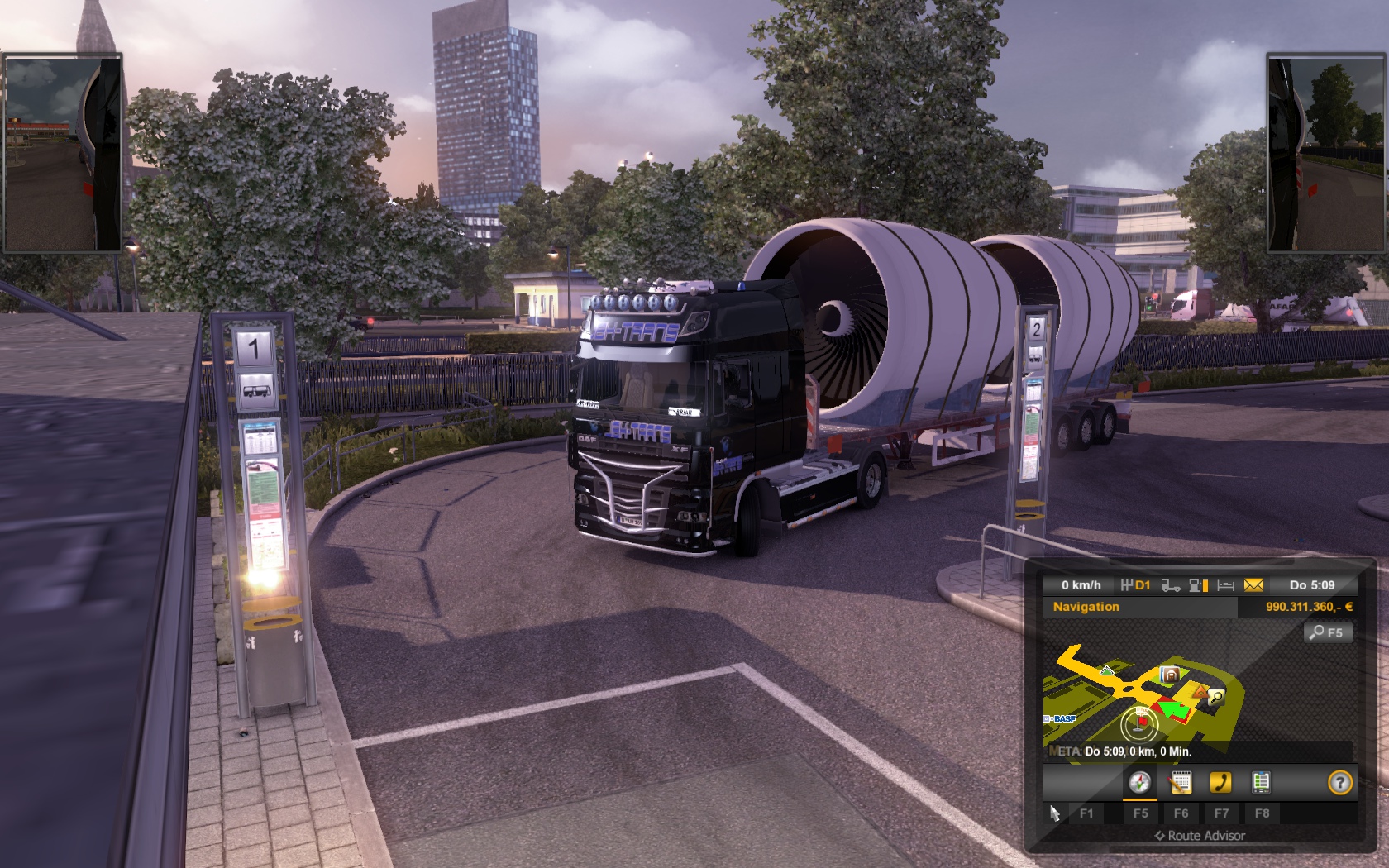Open the Navigation compass tab
The height and width of the screenshot is (868, 1389).
tap(1139, 782)
